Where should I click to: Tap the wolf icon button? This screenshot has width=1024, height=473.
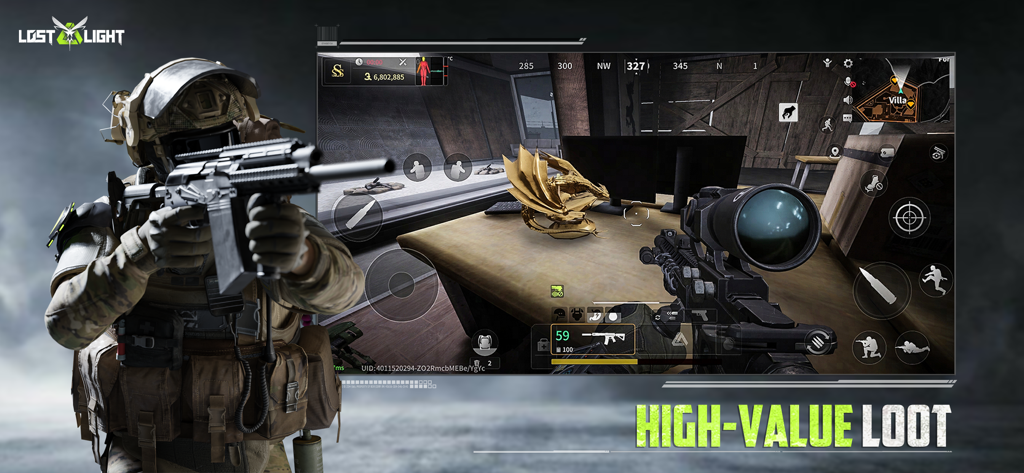[x=789, y=113]
